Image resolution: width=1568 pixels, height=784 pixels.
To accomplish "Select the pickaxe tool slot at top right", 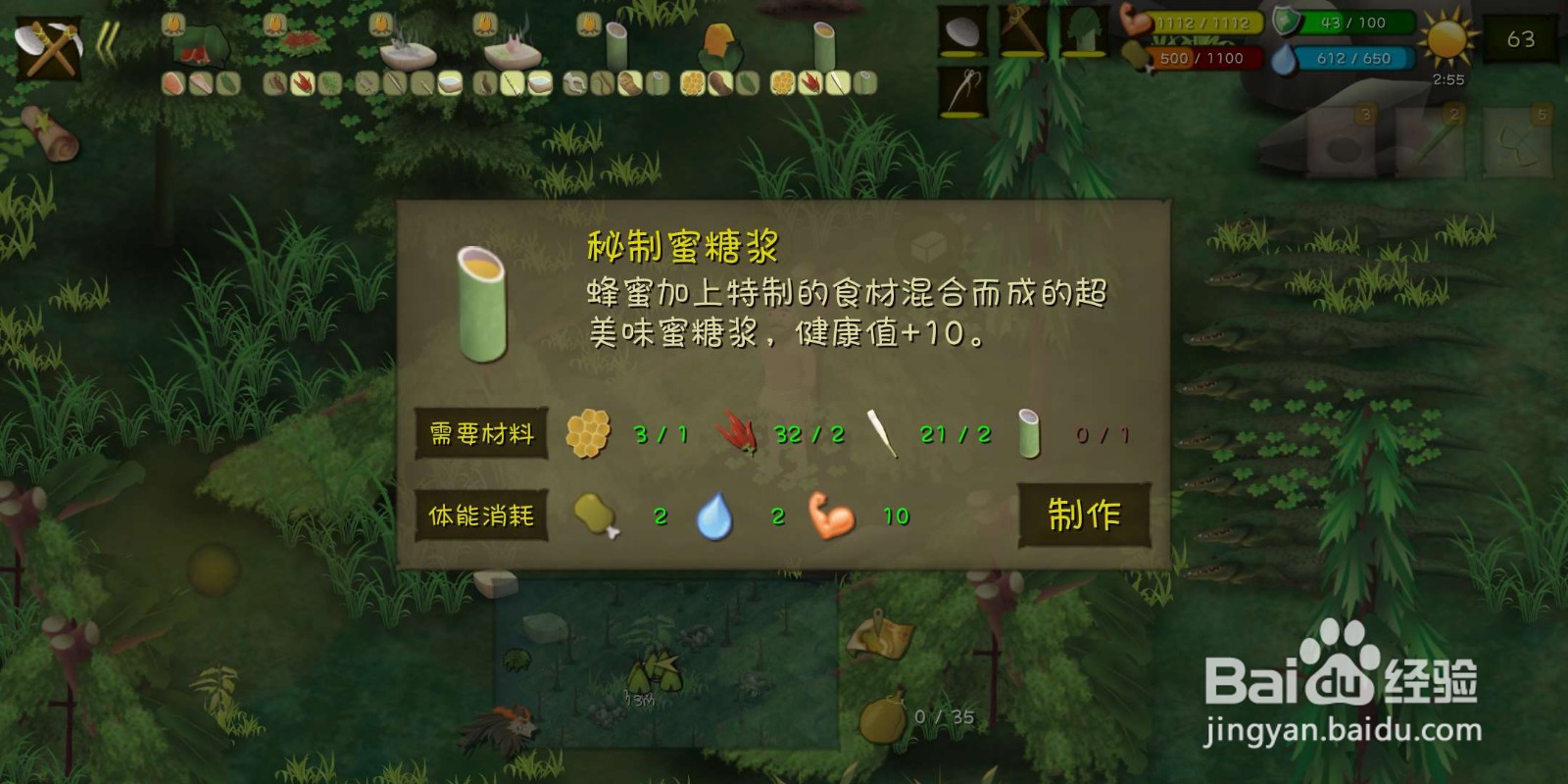I will (x=1022, y=31).
